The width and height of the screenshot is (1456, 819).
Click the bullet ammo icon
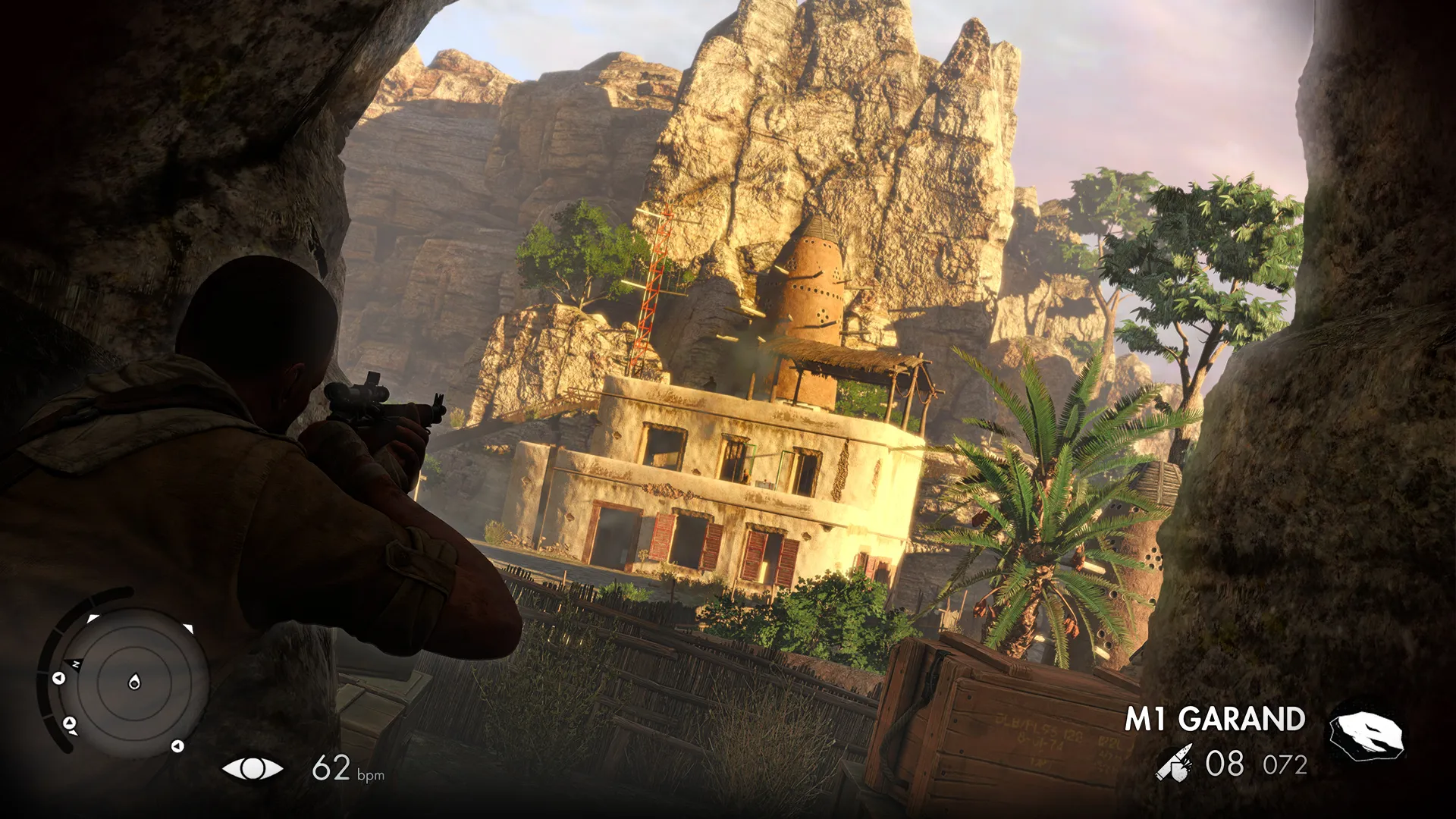click(x=1175, y=763)
